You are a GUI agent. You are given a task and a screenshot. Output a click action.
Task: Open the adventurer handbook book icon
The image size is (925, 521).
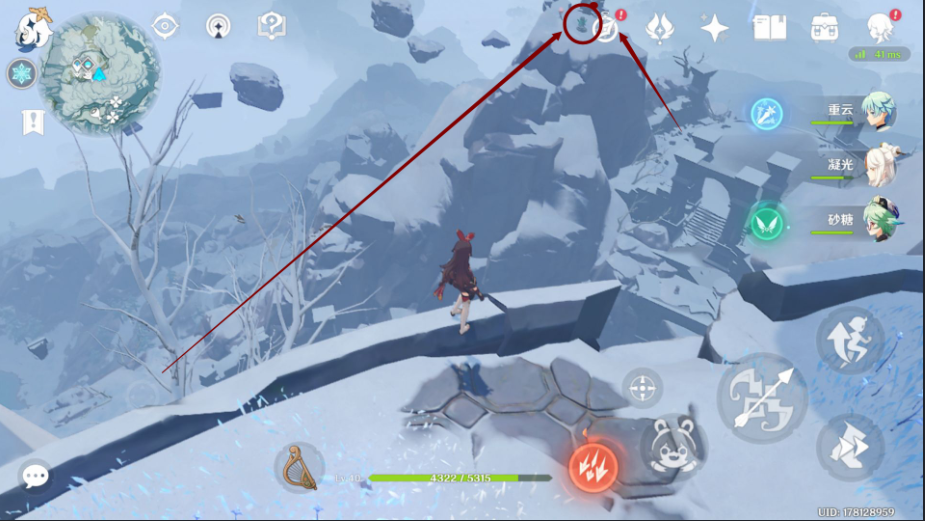[x=769, y=28]
